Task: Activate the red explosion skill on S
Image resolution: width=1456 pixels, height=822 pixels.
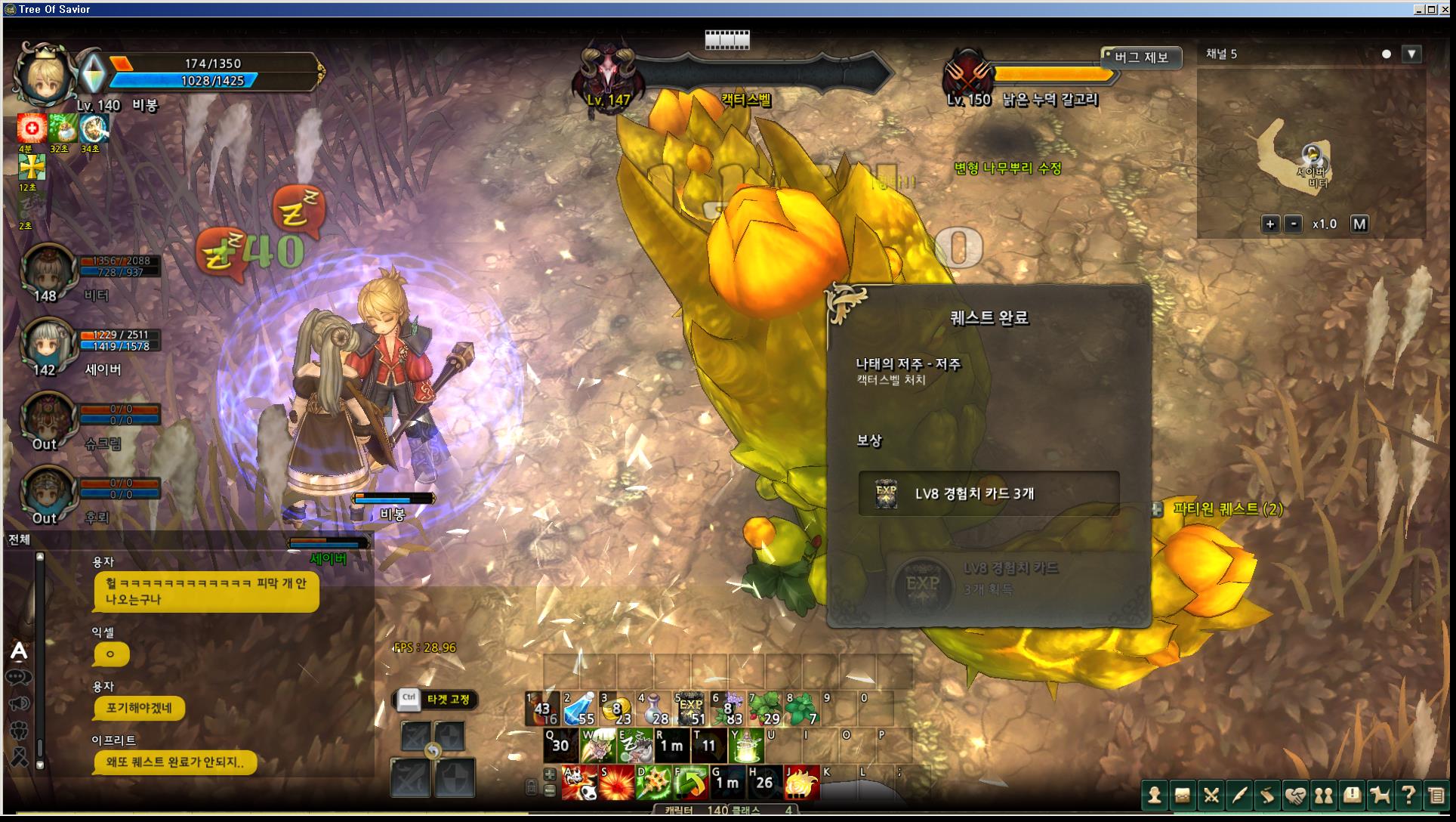Action: 616,783
